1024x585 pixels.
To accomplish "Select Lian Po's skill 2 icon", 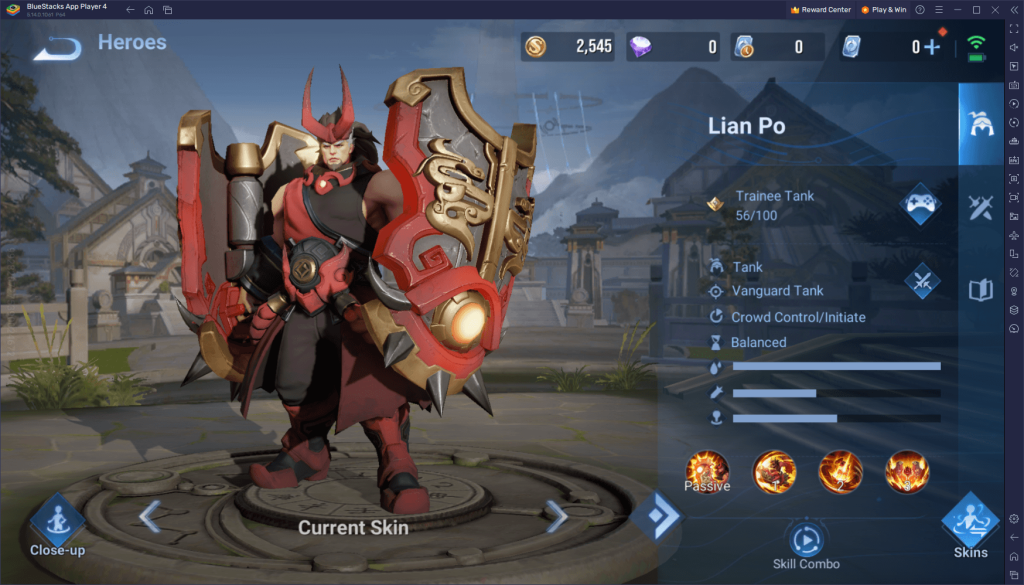I will tap(840, 471).
